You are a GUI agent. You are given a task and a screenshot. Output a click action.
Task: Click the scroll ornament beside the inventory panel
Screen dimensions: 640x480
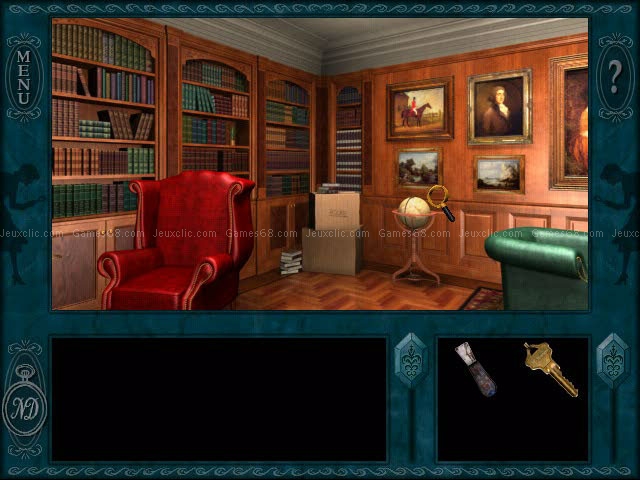point(611,362)
